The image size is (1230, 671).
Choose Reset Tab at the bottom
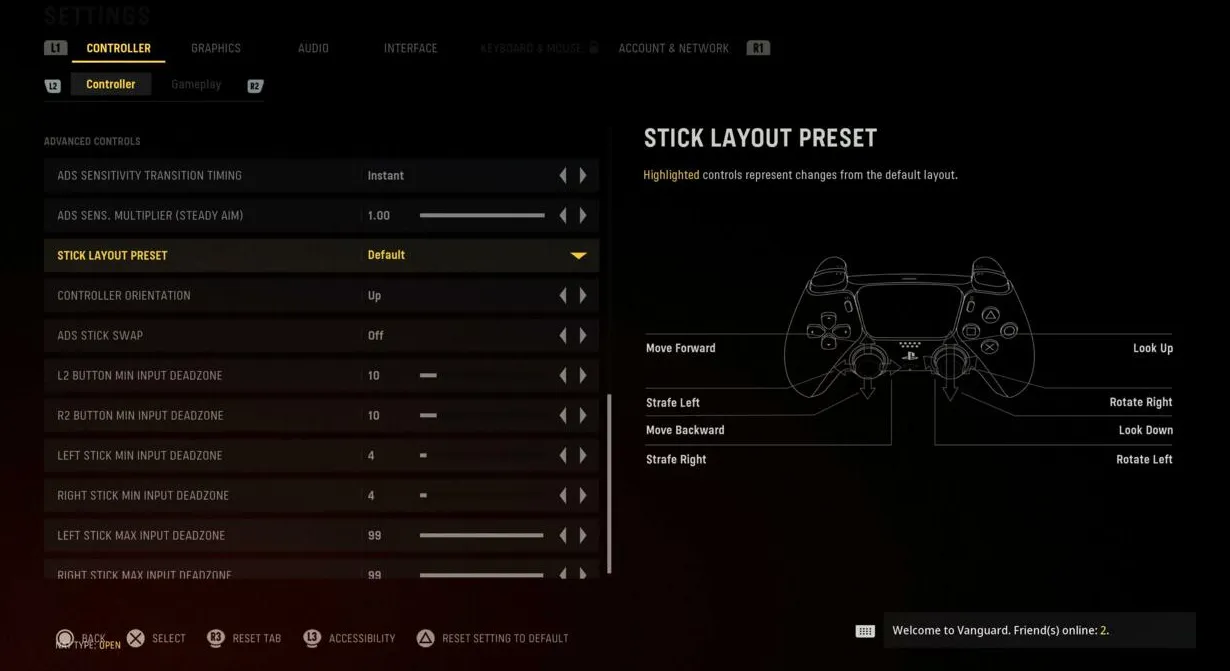point(256,638)
